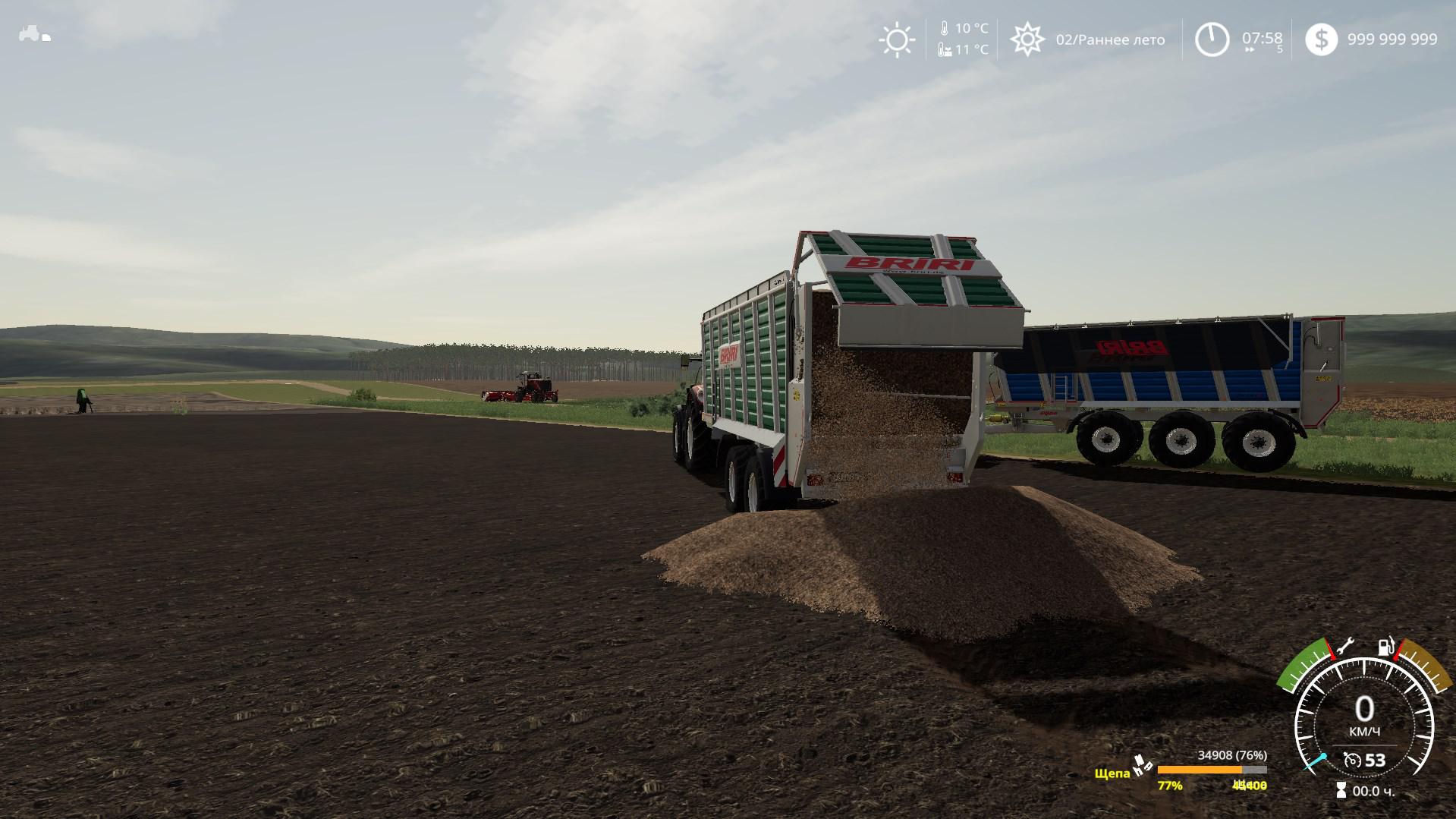This screenshot has height=819, width=1456.
Task: Select the sunny weather icon
Action: 897,39
